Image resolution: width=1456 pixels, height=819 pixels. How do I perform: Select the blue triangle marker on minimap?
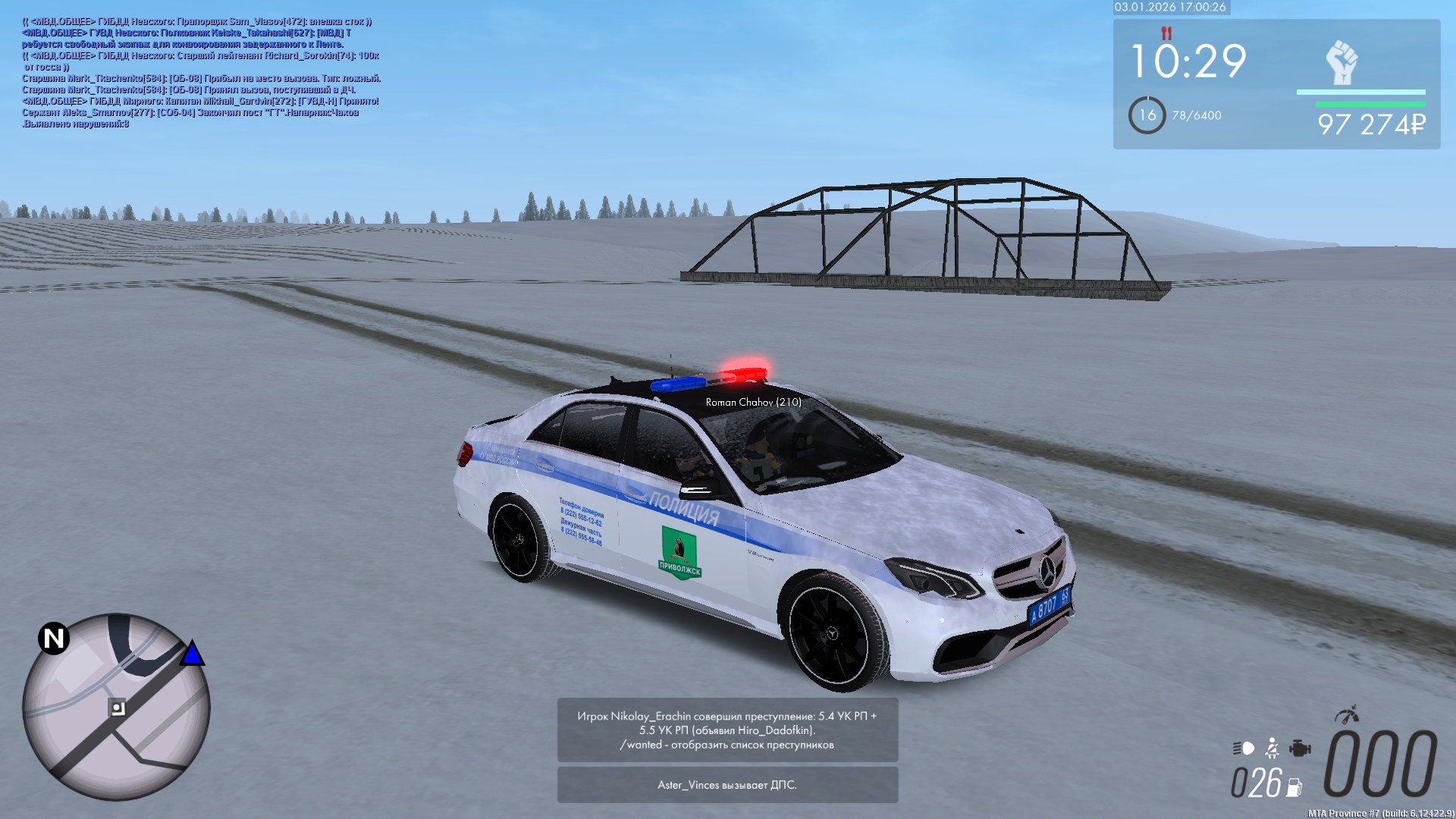tap(192, 654)
